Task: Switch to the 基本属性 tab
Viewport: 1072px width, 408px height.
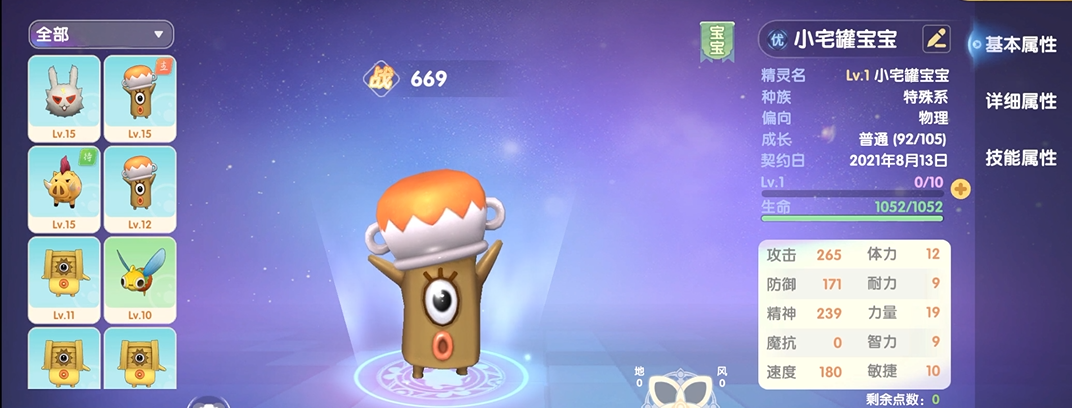Action: coord(1020,44)
